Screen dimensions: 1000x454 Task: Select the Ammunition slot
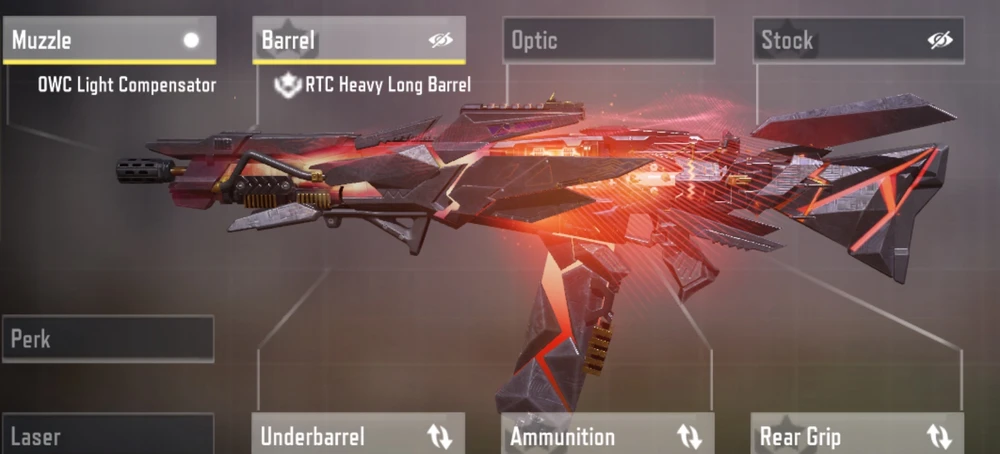pos(580,436)
